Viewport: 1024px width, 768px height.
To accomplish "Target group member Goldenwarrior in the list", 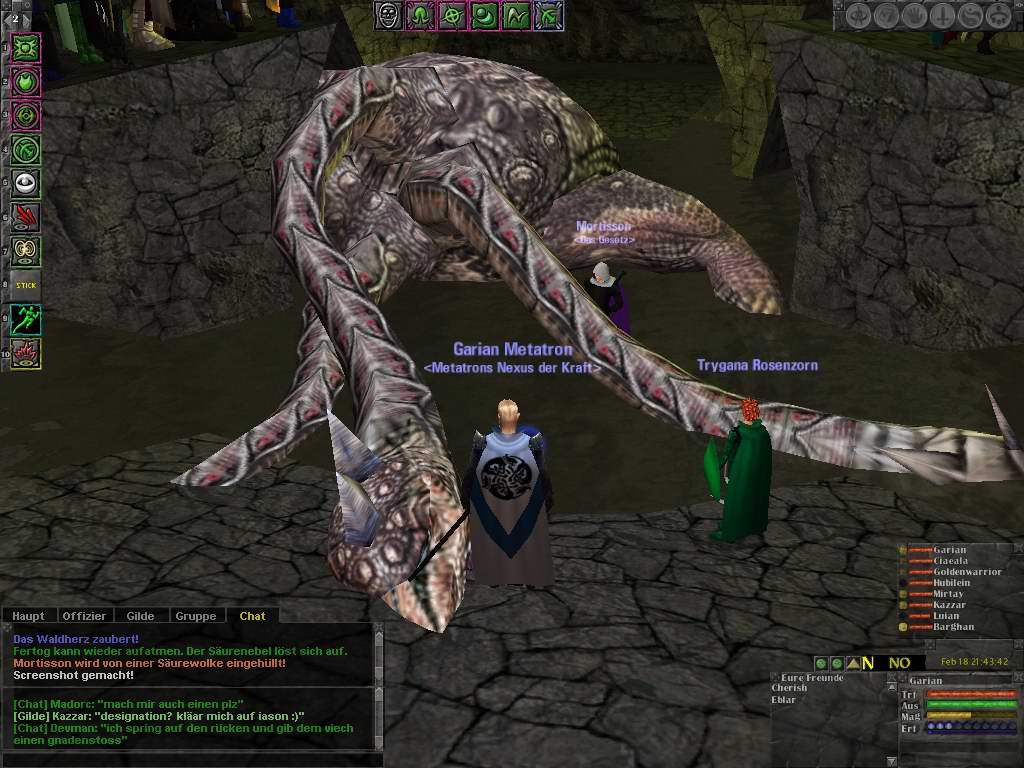I will pos(966,571).
